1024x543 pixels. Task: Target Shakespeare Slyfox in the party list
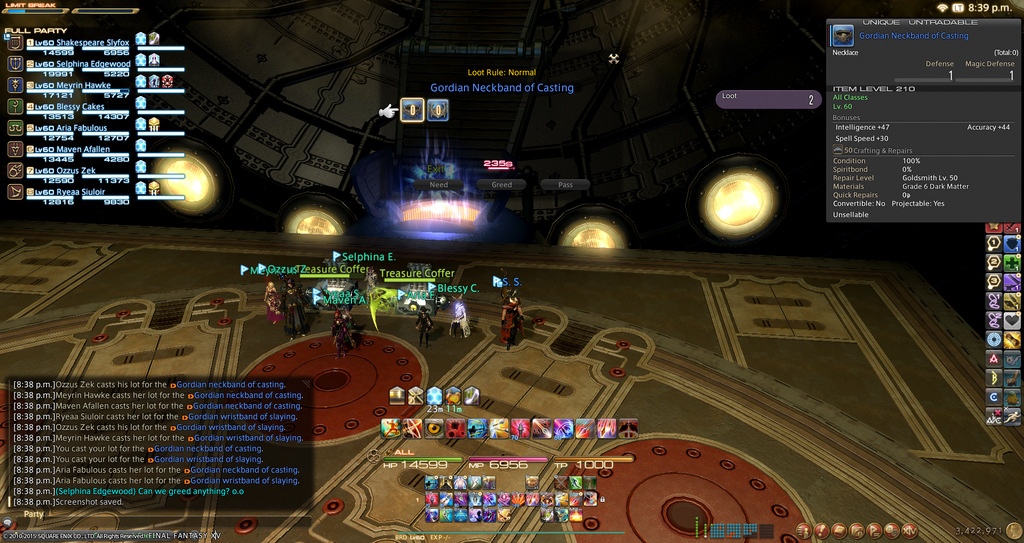tap(80, 43)
